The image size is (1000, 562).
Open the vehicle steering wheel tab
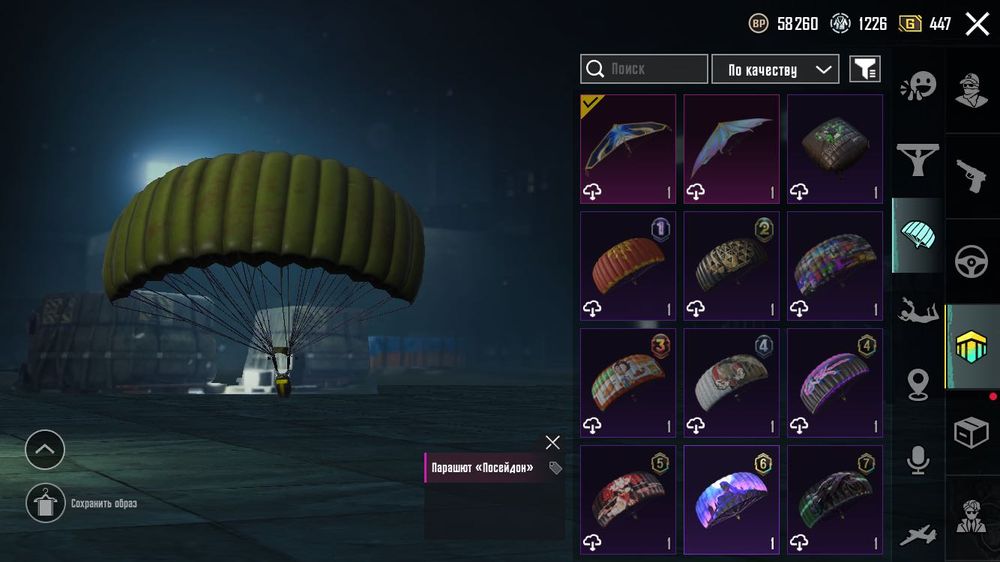[x=972, y=262]
